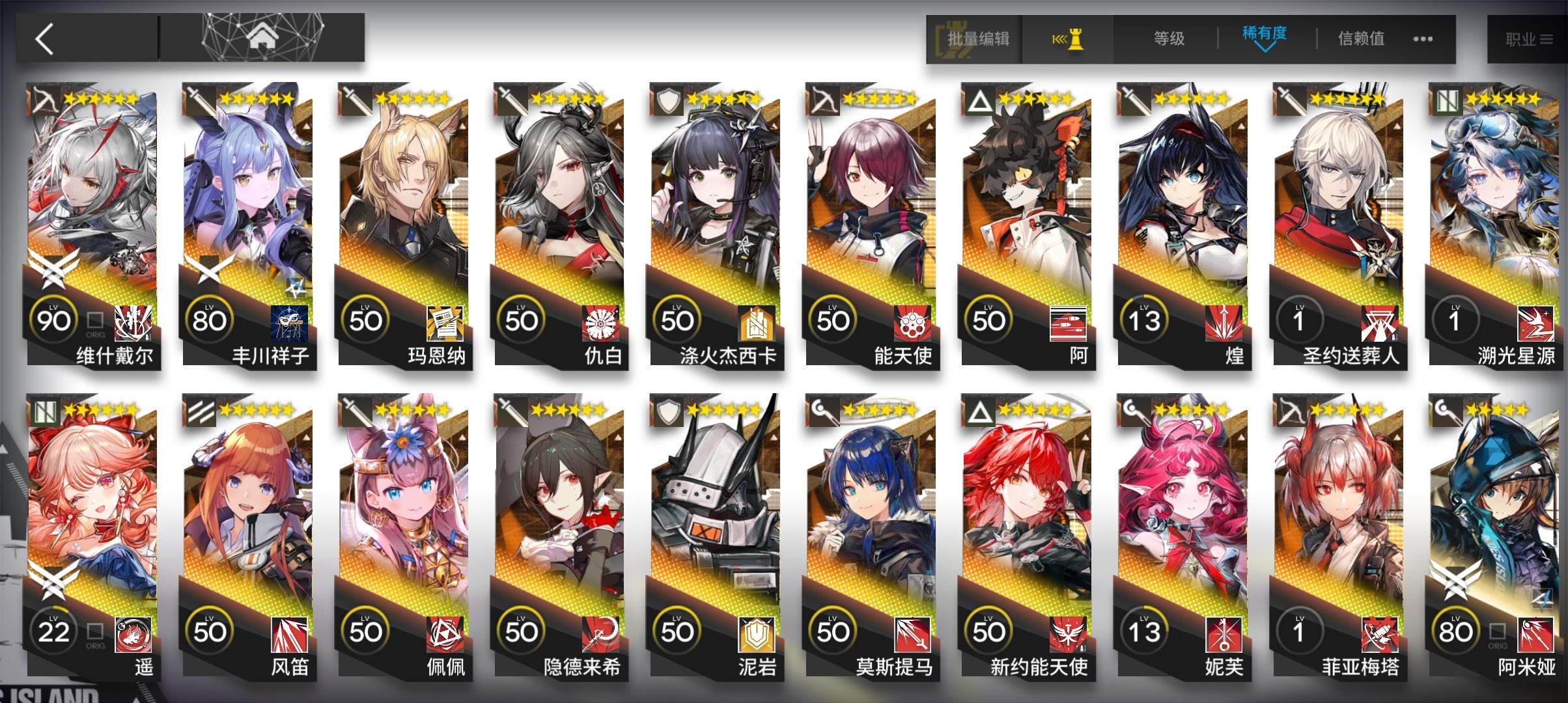Switch sorting to the 信赖值 tab
Screen dimensions: 1568x703
coord(1359,39)
